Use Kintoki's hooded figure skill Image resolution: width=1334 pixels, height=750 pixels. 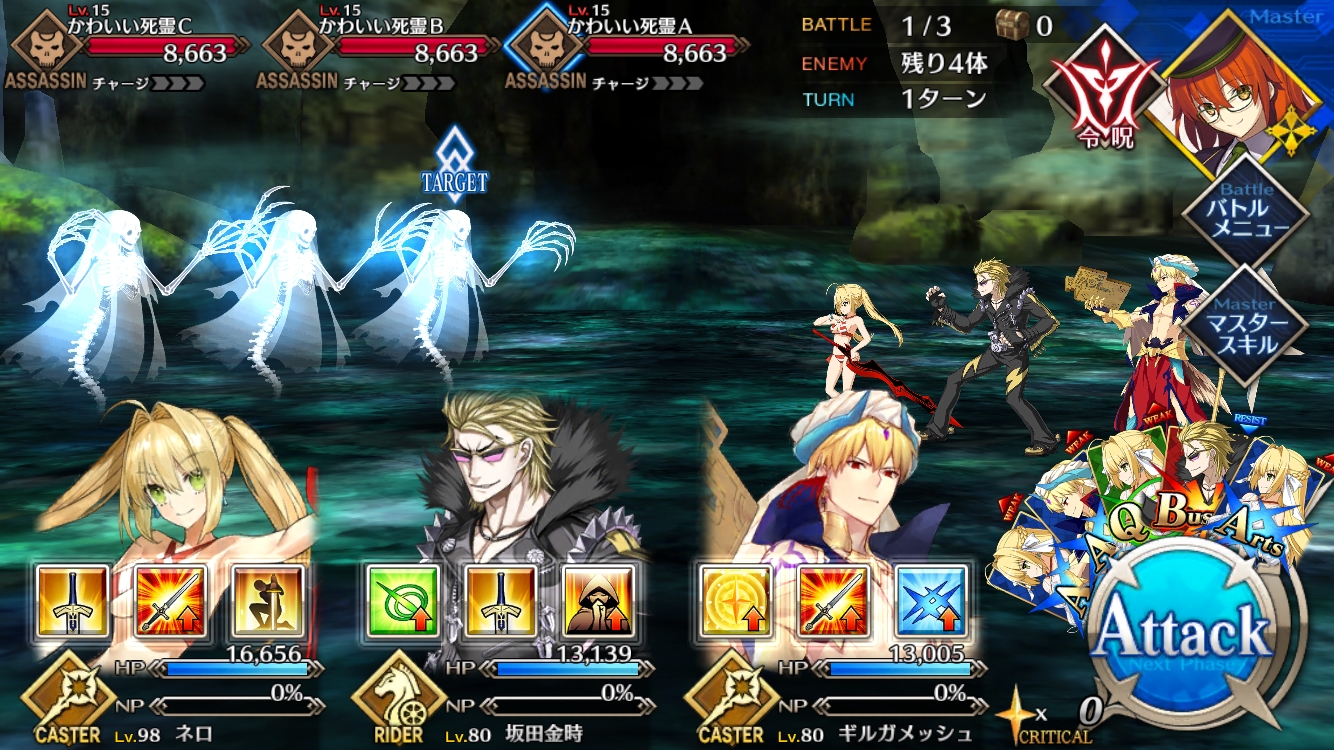[599, 601]
